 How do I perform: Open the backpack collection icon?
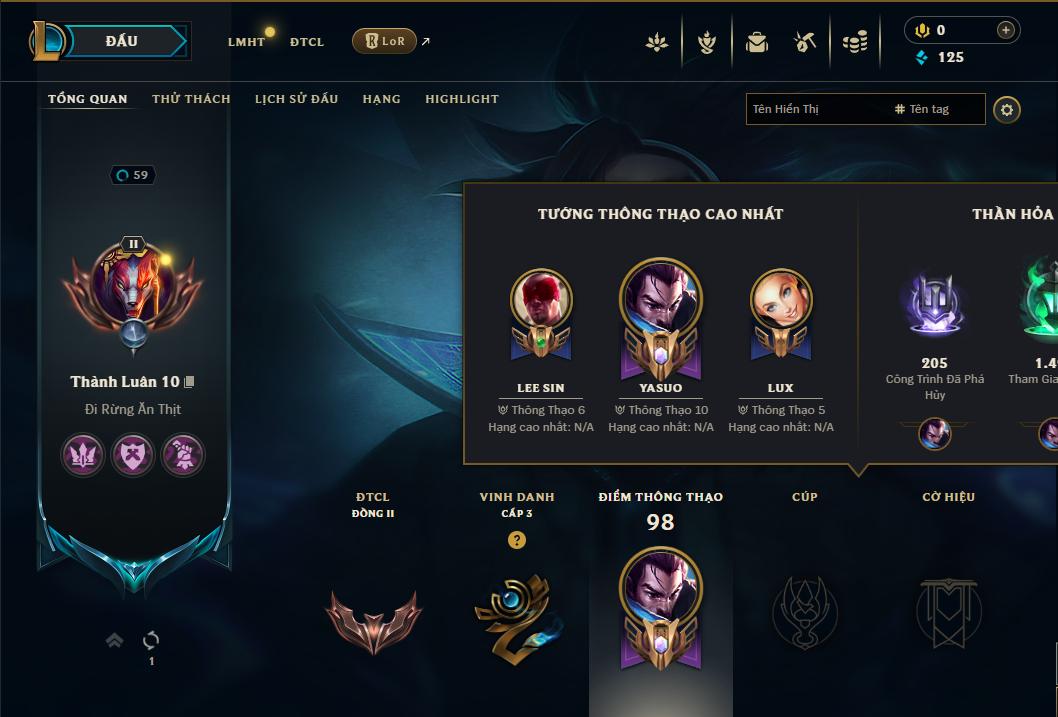click(x=756, y=42)
